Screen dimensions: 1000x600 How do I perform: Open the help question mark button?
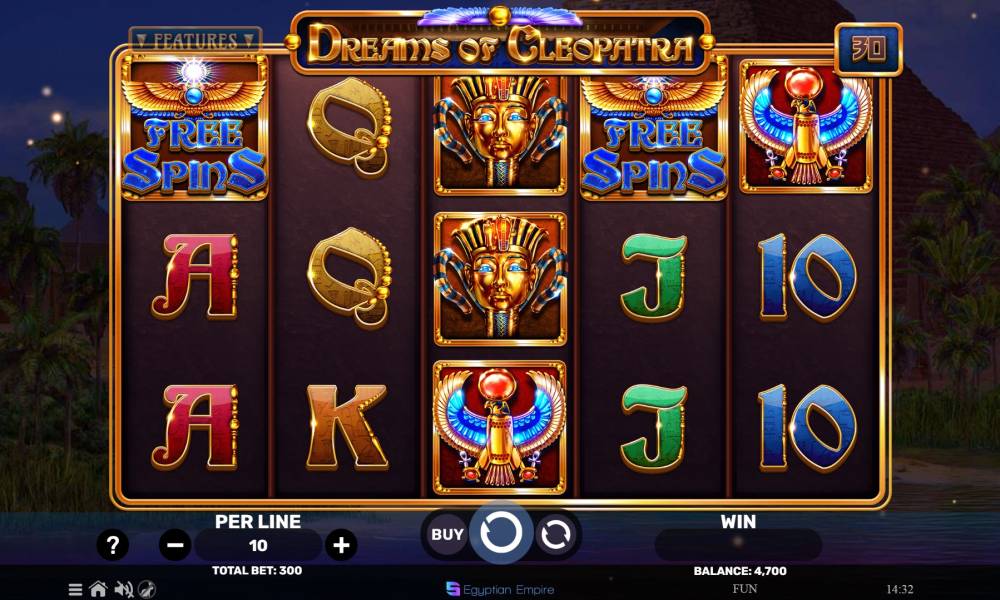click(113, 545)
